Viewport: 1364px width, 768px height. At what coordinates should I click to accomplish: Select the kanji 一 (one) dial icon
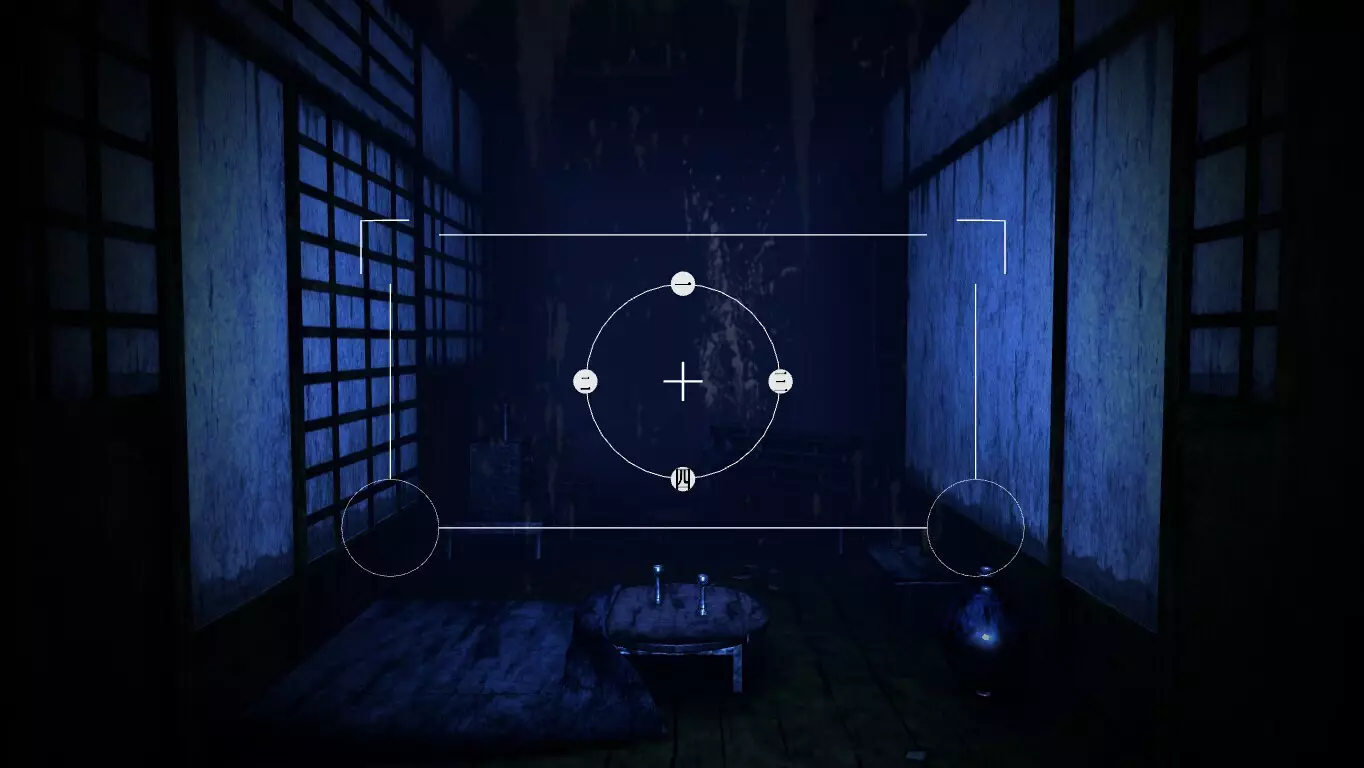pos(683,283)
